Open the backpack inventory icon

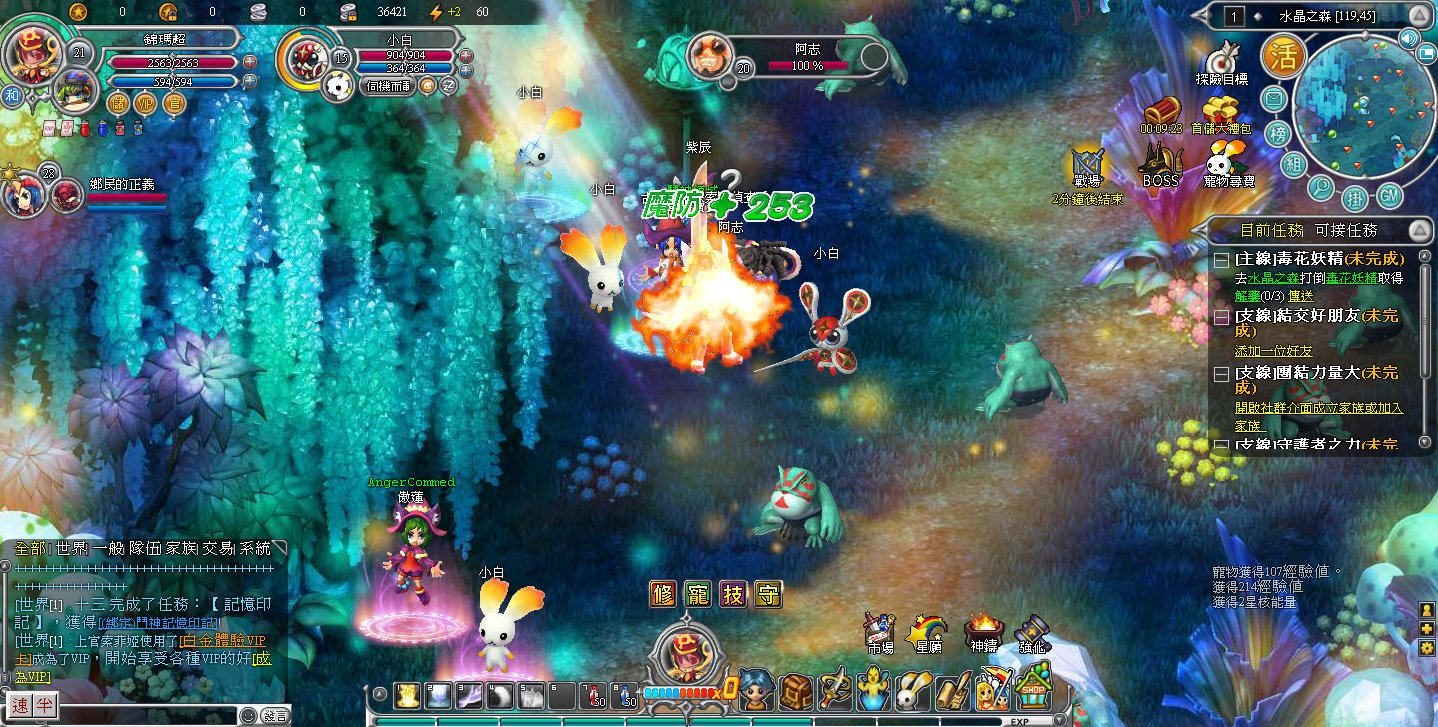[797, 691]
